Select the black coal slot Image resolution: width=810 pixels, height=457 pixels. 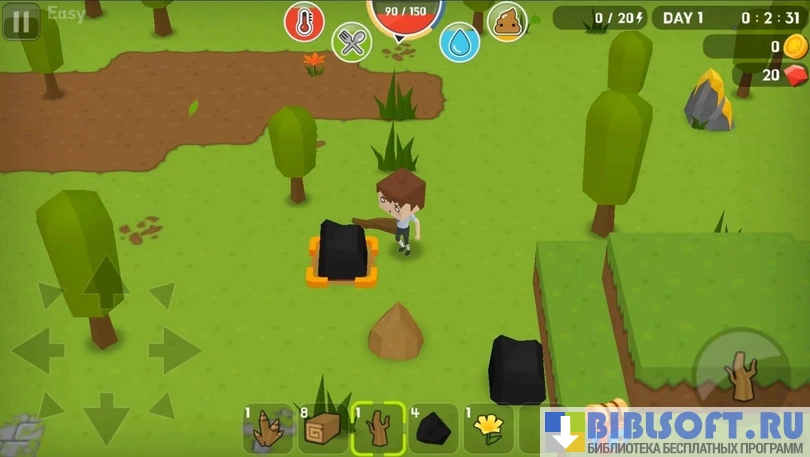click(434, 428)
